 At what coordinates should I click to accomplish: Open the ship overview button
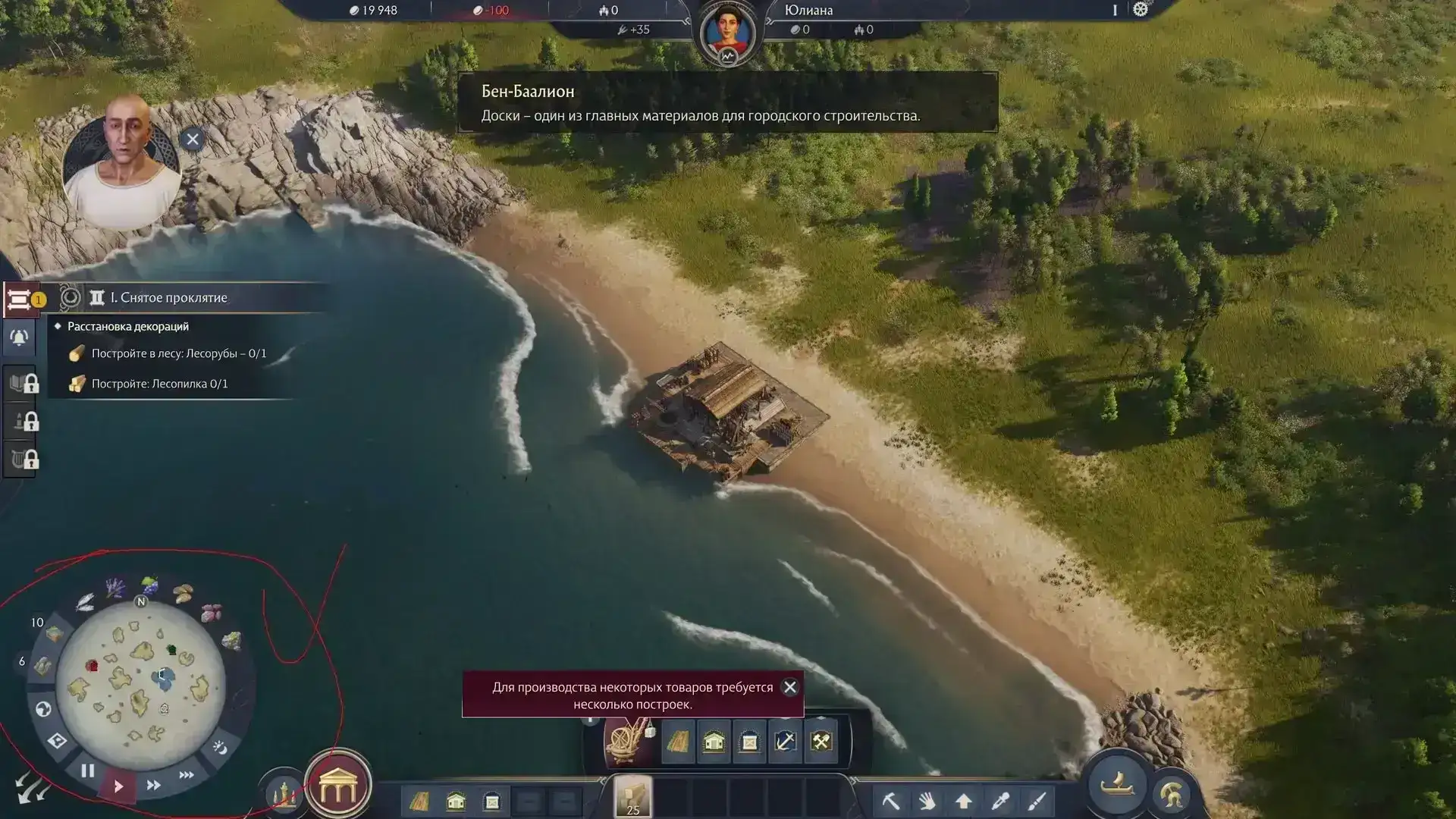1117,785
